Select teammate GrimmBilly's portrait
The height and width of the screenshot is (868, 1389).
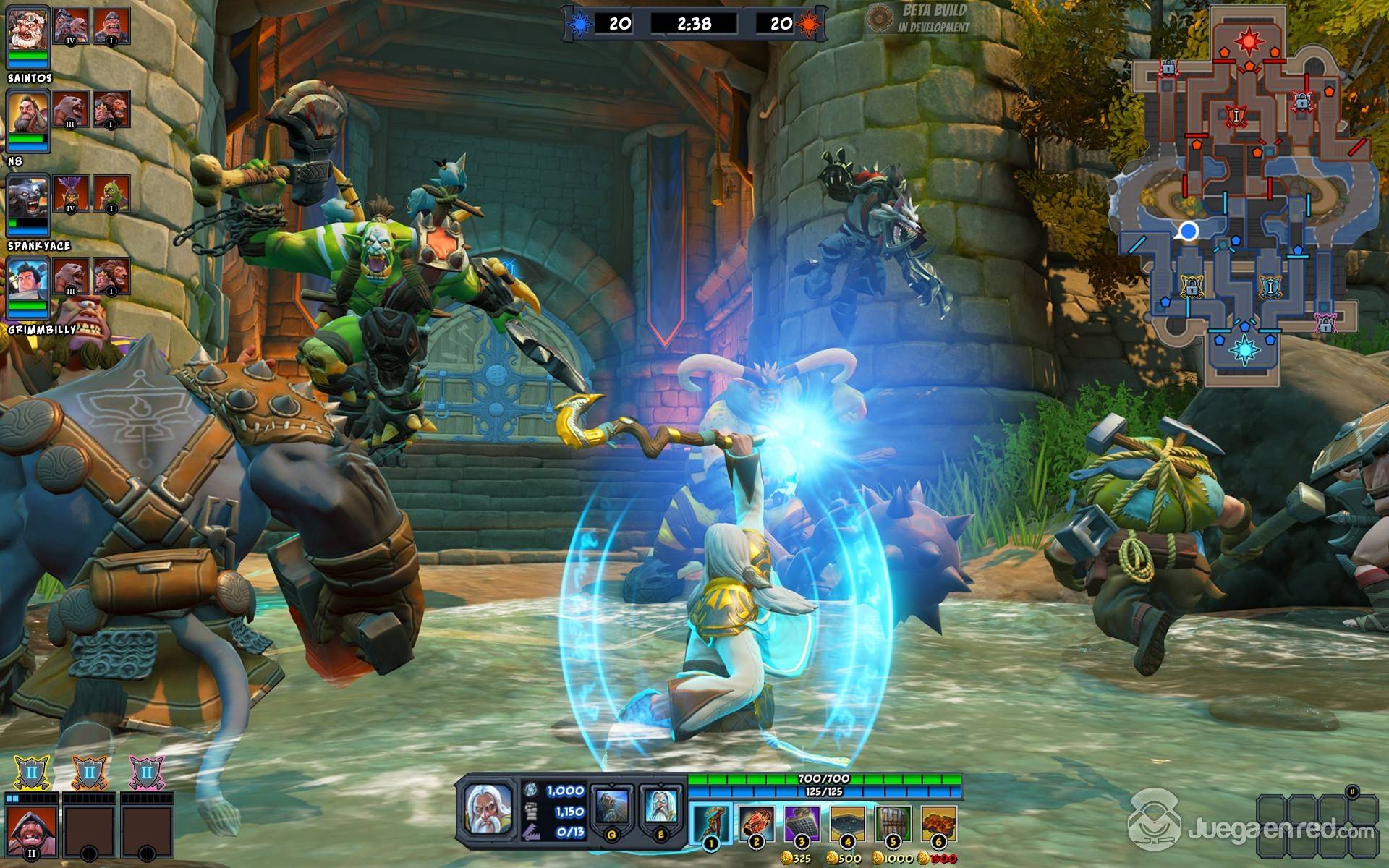(x=28, y=281)
